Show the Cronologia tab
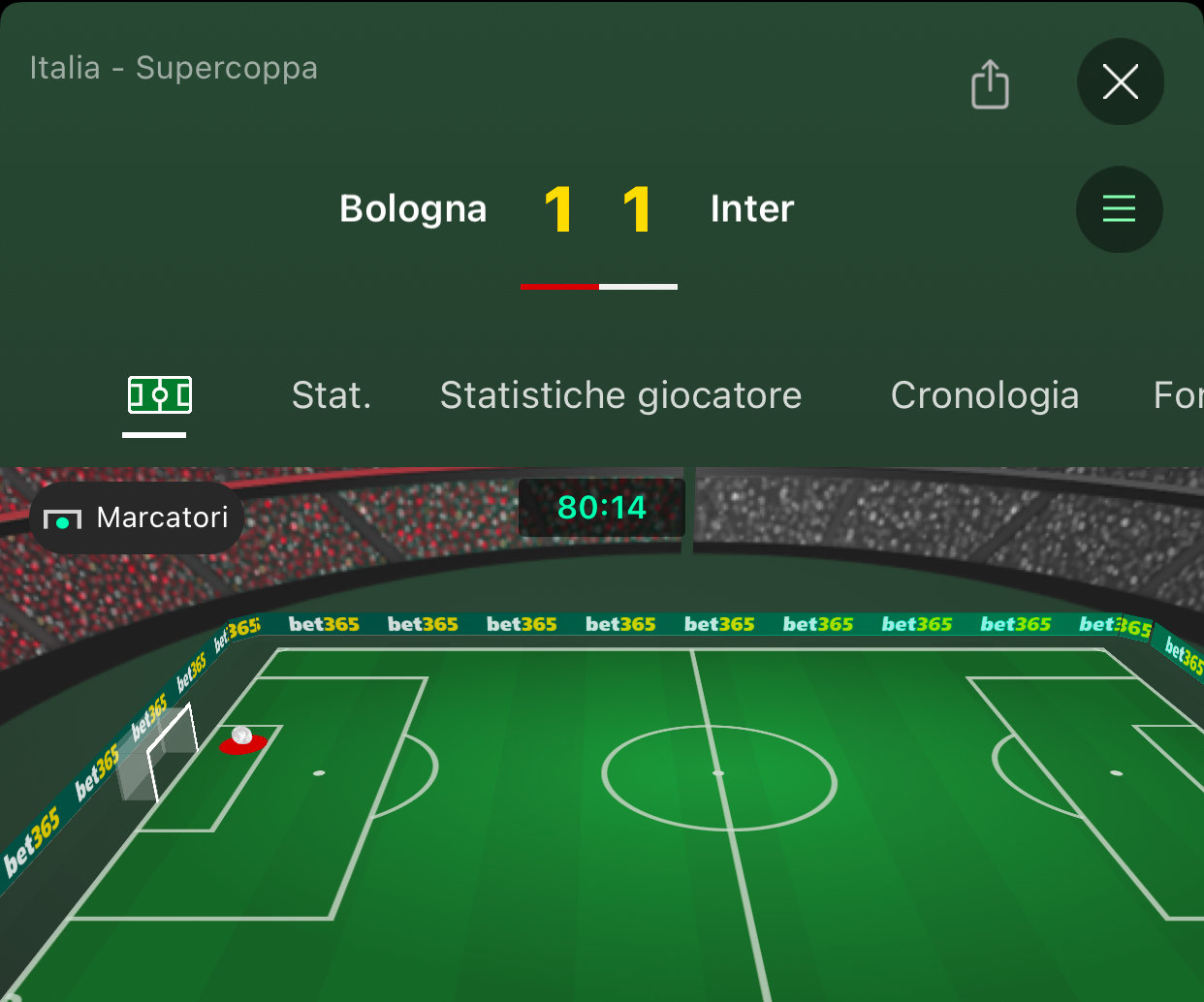 pos(984,395)
